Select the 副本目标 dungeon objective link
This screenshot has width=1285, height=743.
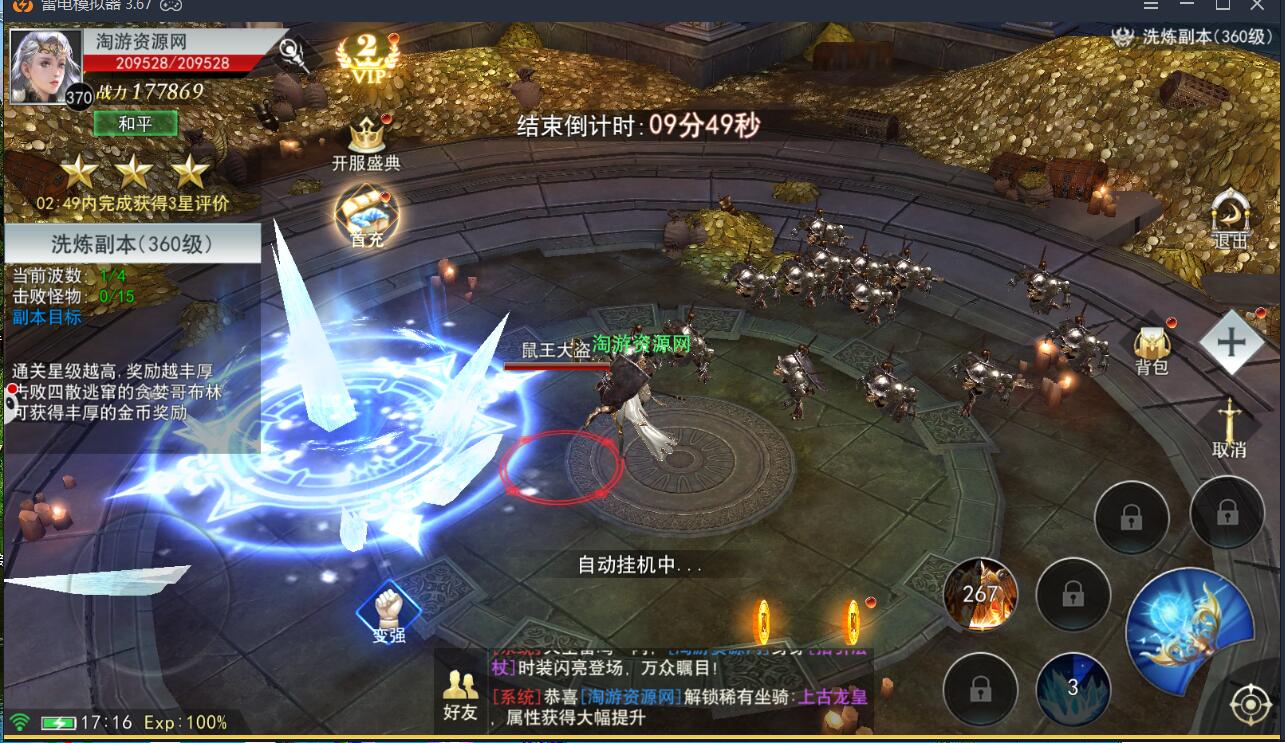47,317
